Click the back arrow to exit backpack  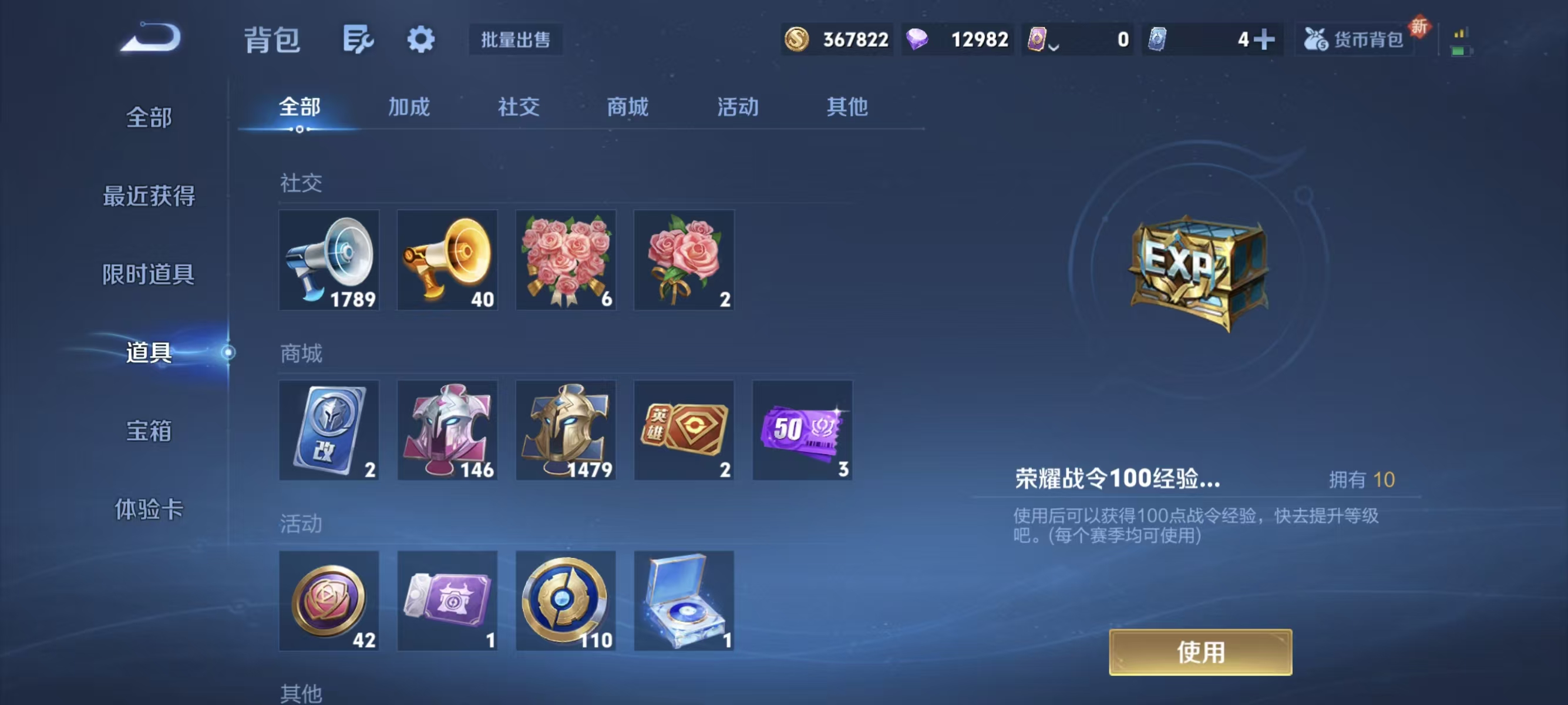[x=150, y=36]
